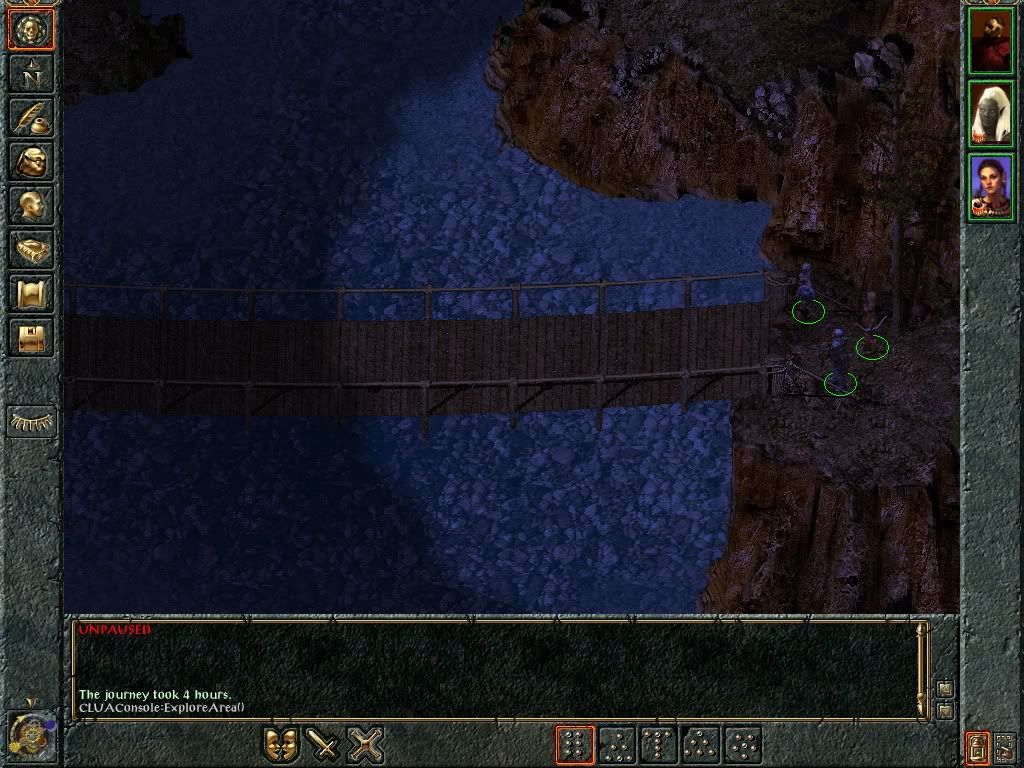Image resolution: width=1024 pixels, height=768 pixels.
Task: Open the inventory via the helmeted figure icon
Action: (x=31, y=161)
